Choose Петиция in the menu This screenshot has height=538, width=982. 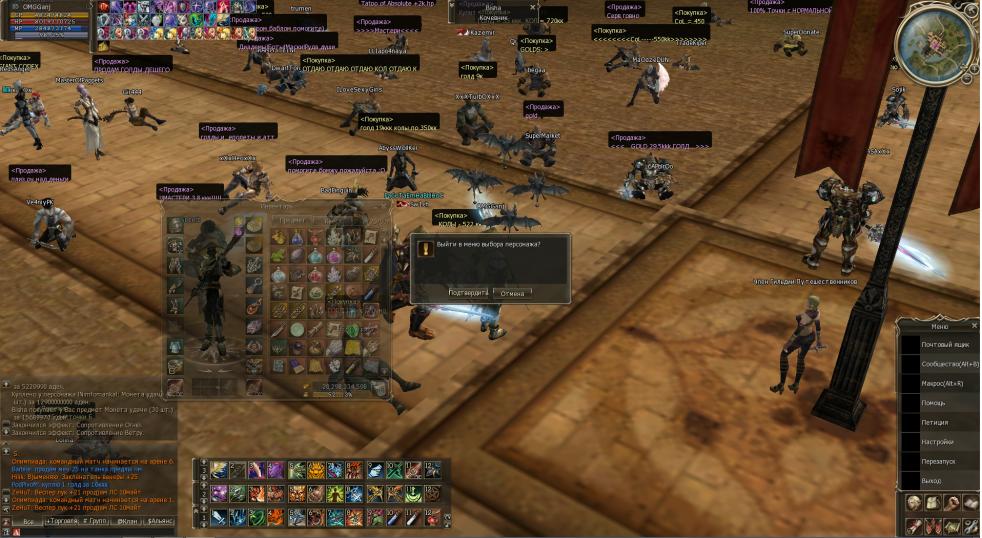click(935, 422)
